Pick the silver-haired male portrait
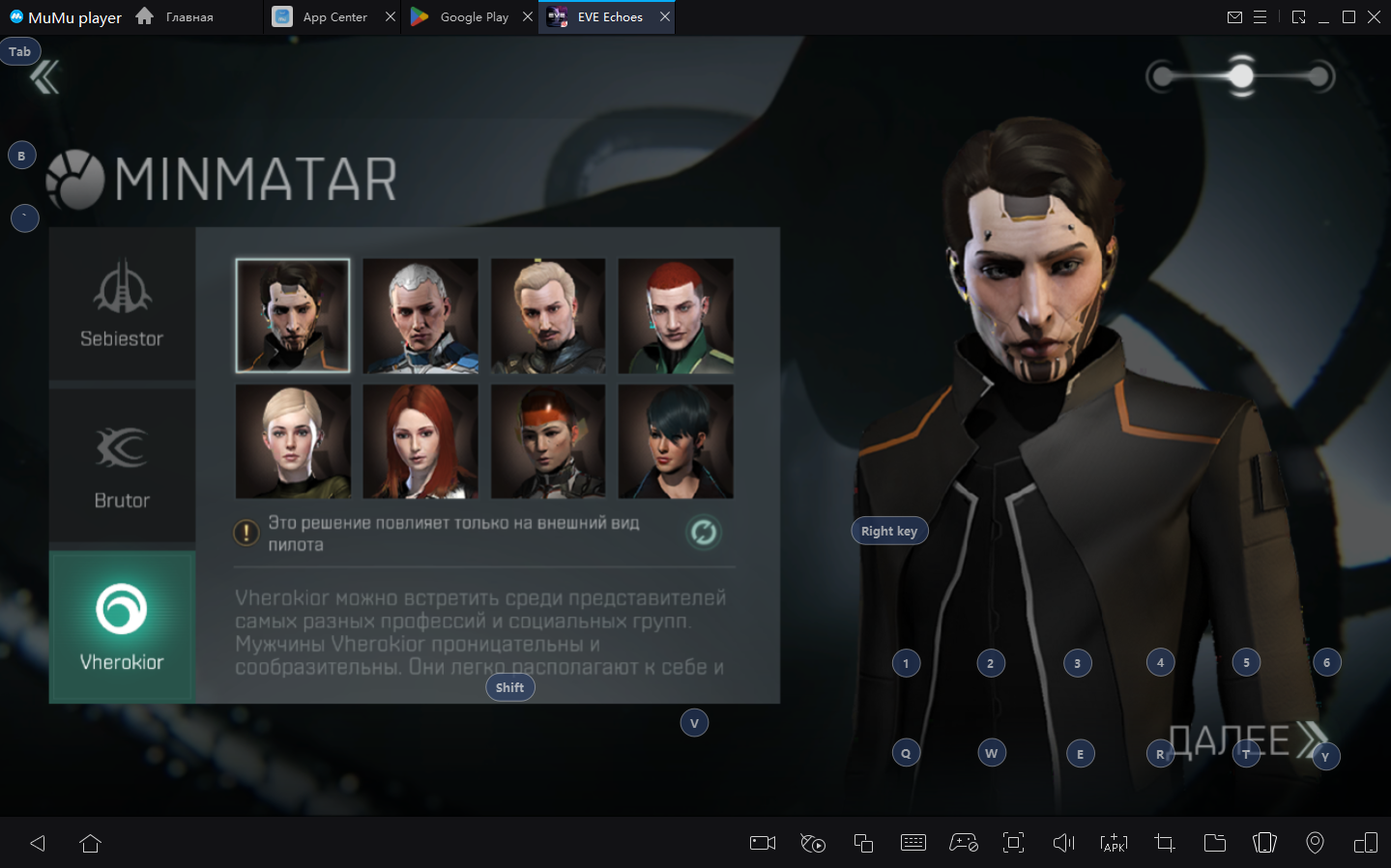Viewport: 1391px width, 868px height. (x=420, y=315)
